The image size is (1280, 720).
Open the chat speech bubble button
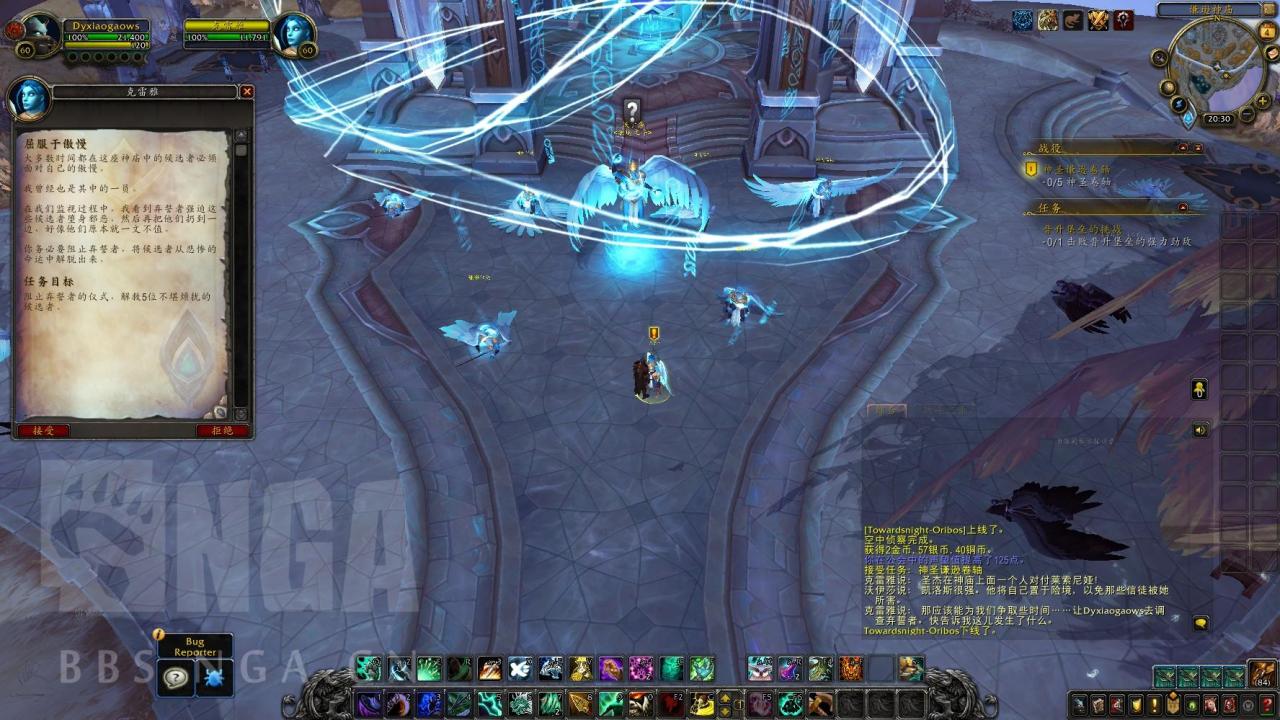coord(1200,623)
